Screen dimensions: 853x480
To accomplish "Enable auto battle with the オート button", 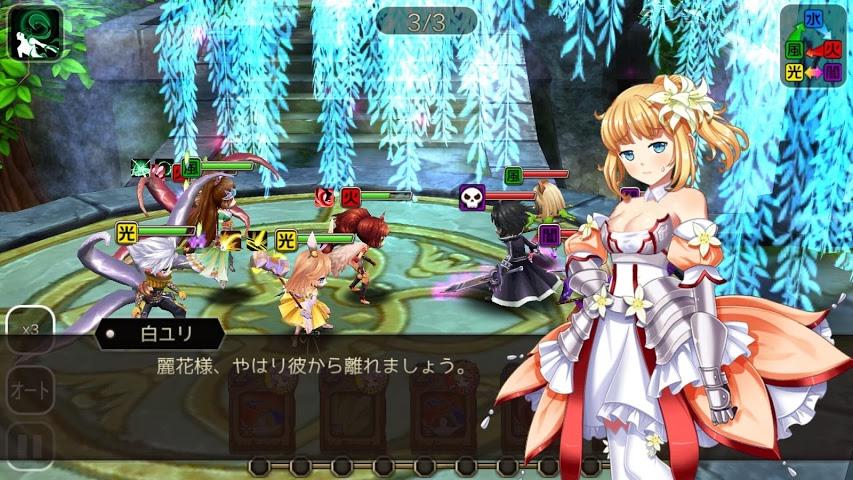I will coord(30,390).
